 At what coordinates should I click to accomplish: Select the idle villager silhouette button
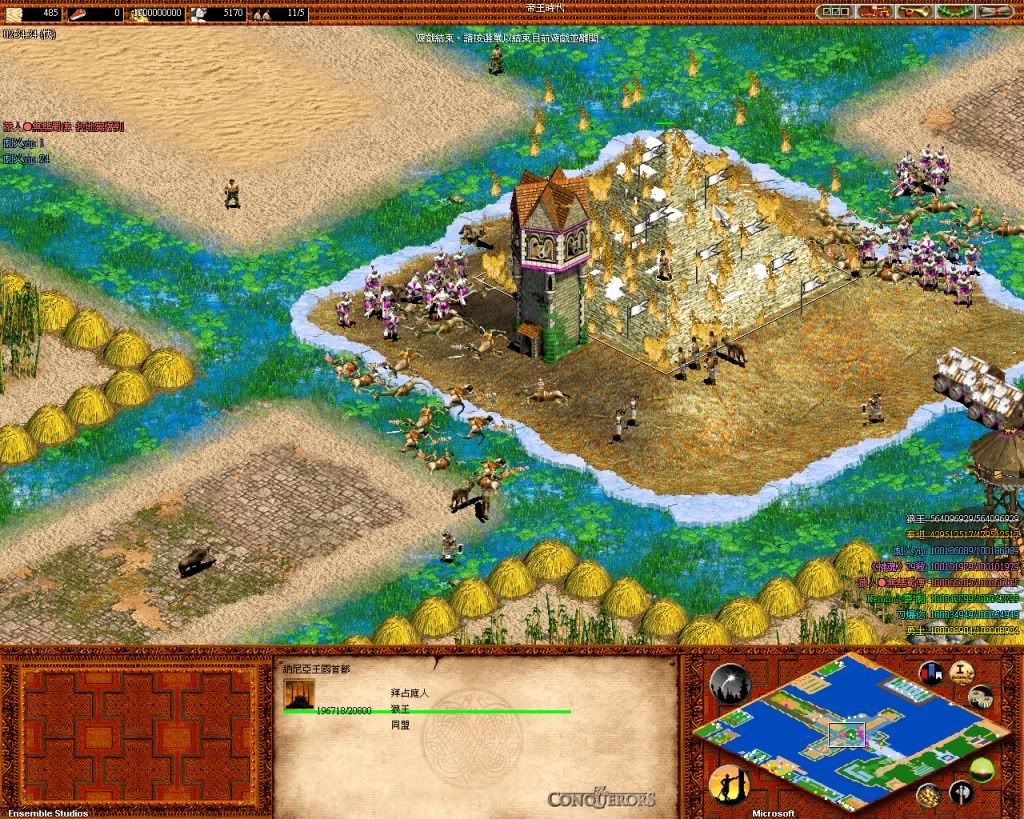tap(729, 783)
